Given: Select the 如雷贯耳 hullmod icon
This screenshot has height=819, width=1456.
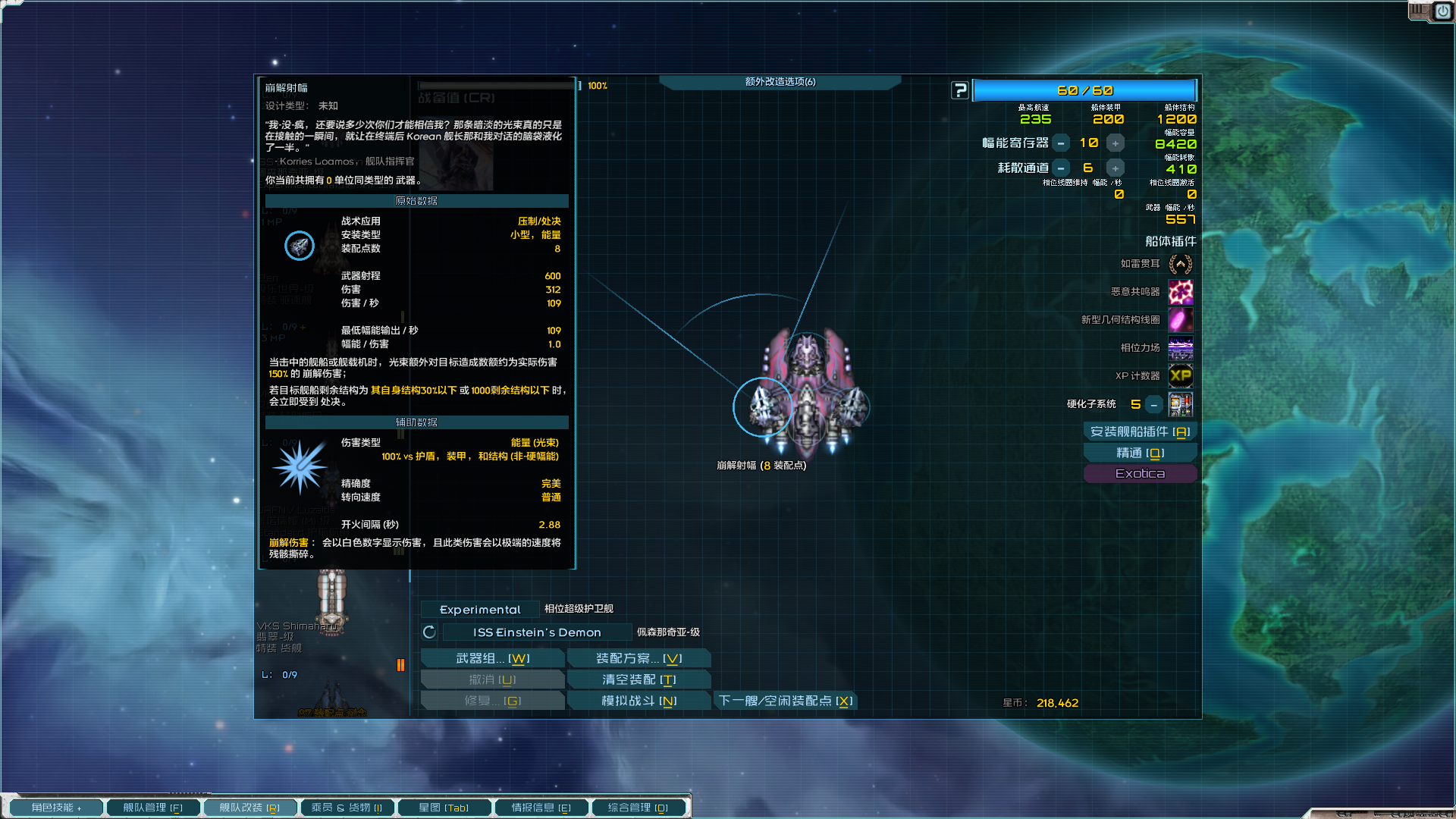Looking at the screenshot, I should point(1180,264).
